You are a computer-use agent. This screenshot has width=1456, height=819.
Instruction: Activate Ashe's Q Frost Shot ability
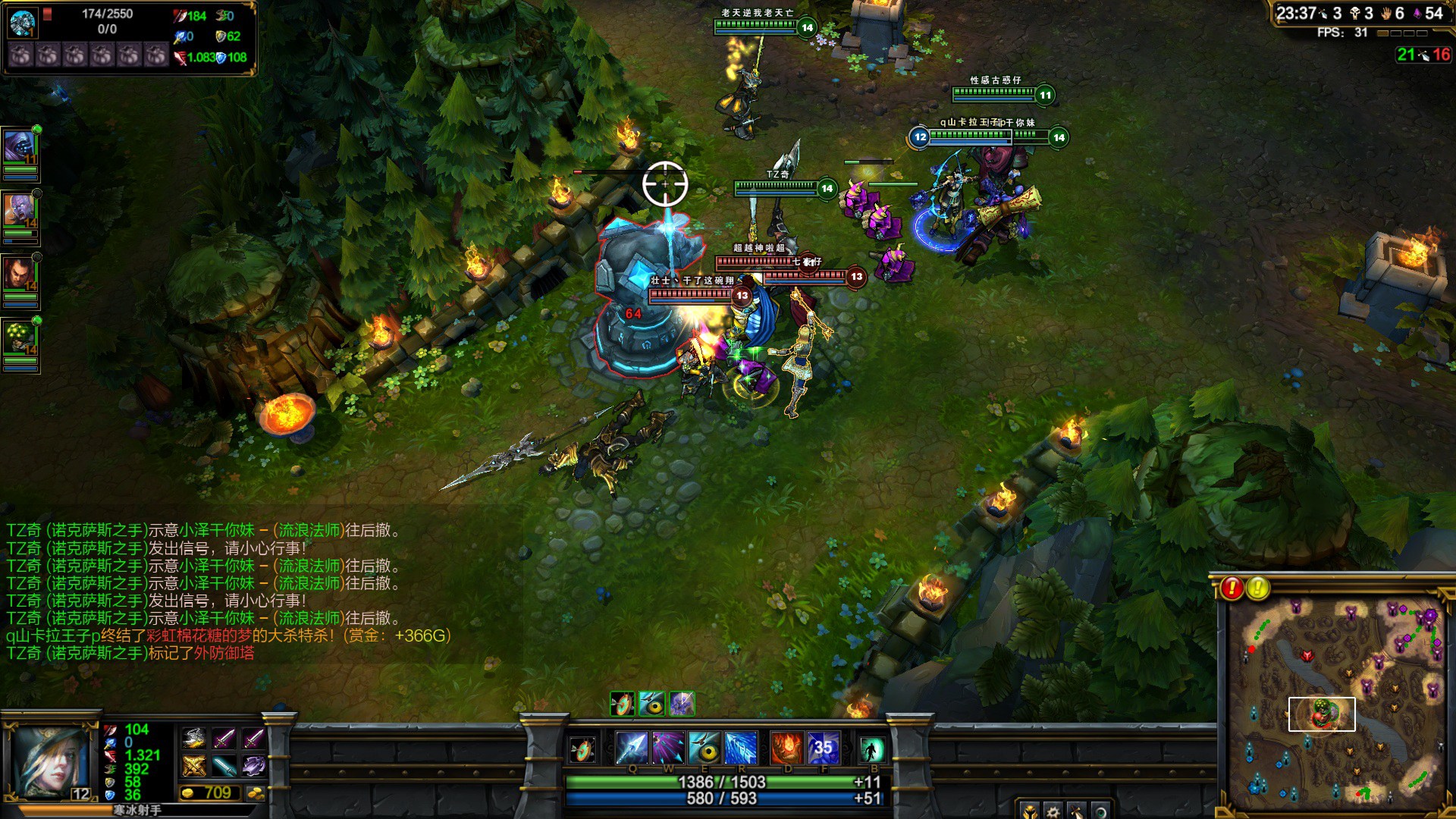[x=631, y=748]
